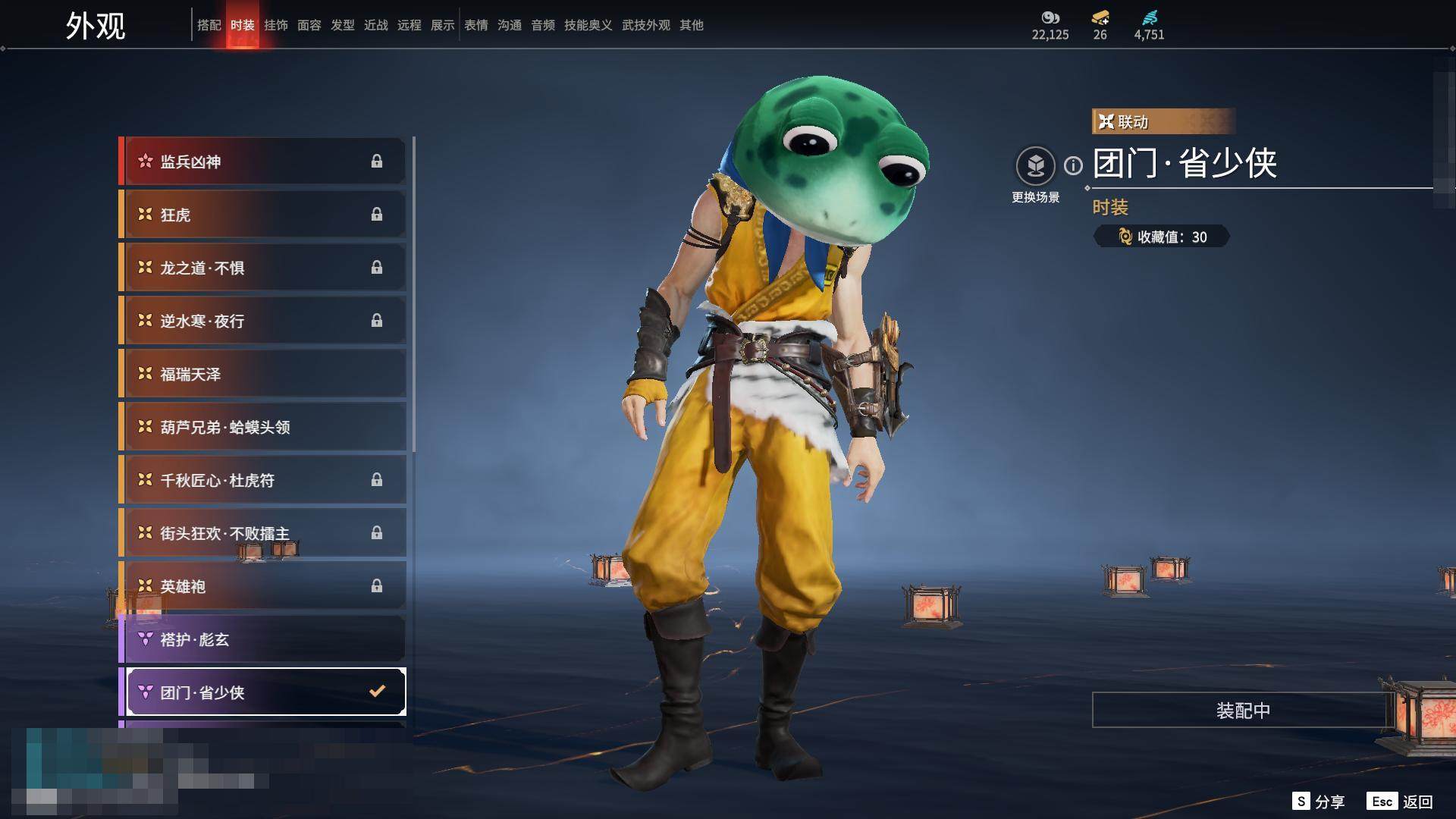Switch to the 武技外观 tab

tap(645, 25)
